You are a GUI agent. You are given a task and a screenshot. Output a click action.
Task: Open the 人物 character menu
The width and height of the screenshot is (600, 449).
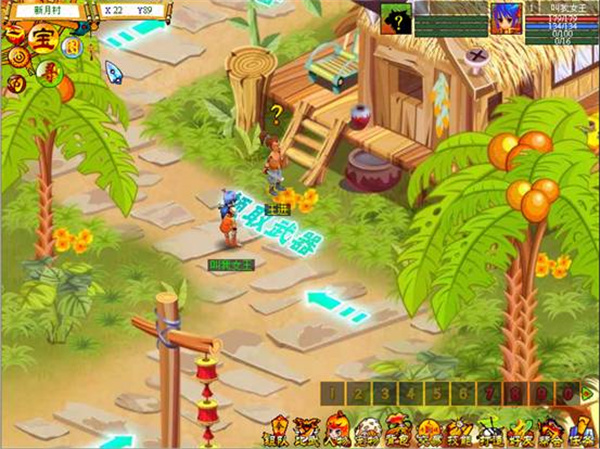338,432
